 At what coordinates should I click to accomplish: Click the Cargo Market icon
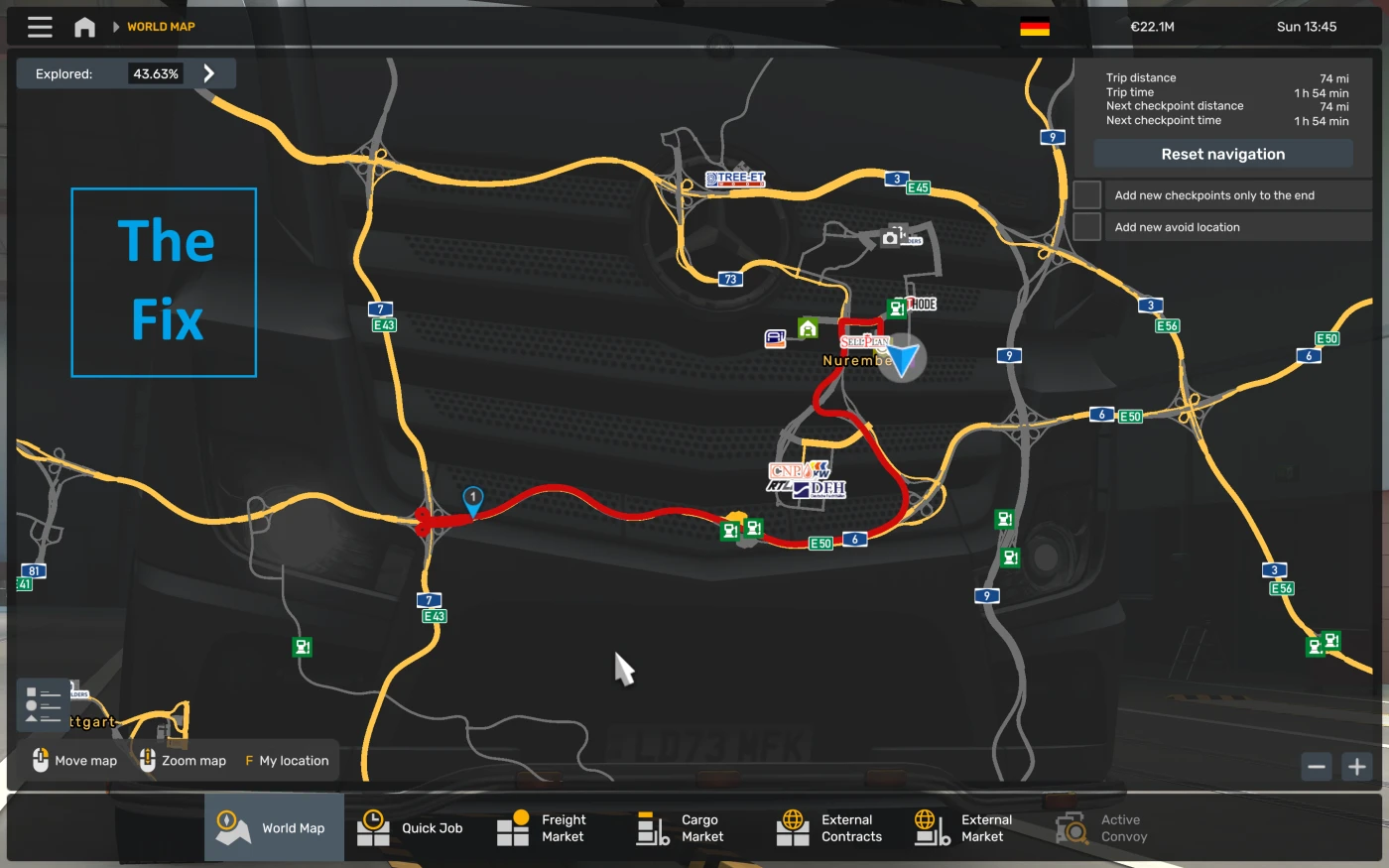653,826
